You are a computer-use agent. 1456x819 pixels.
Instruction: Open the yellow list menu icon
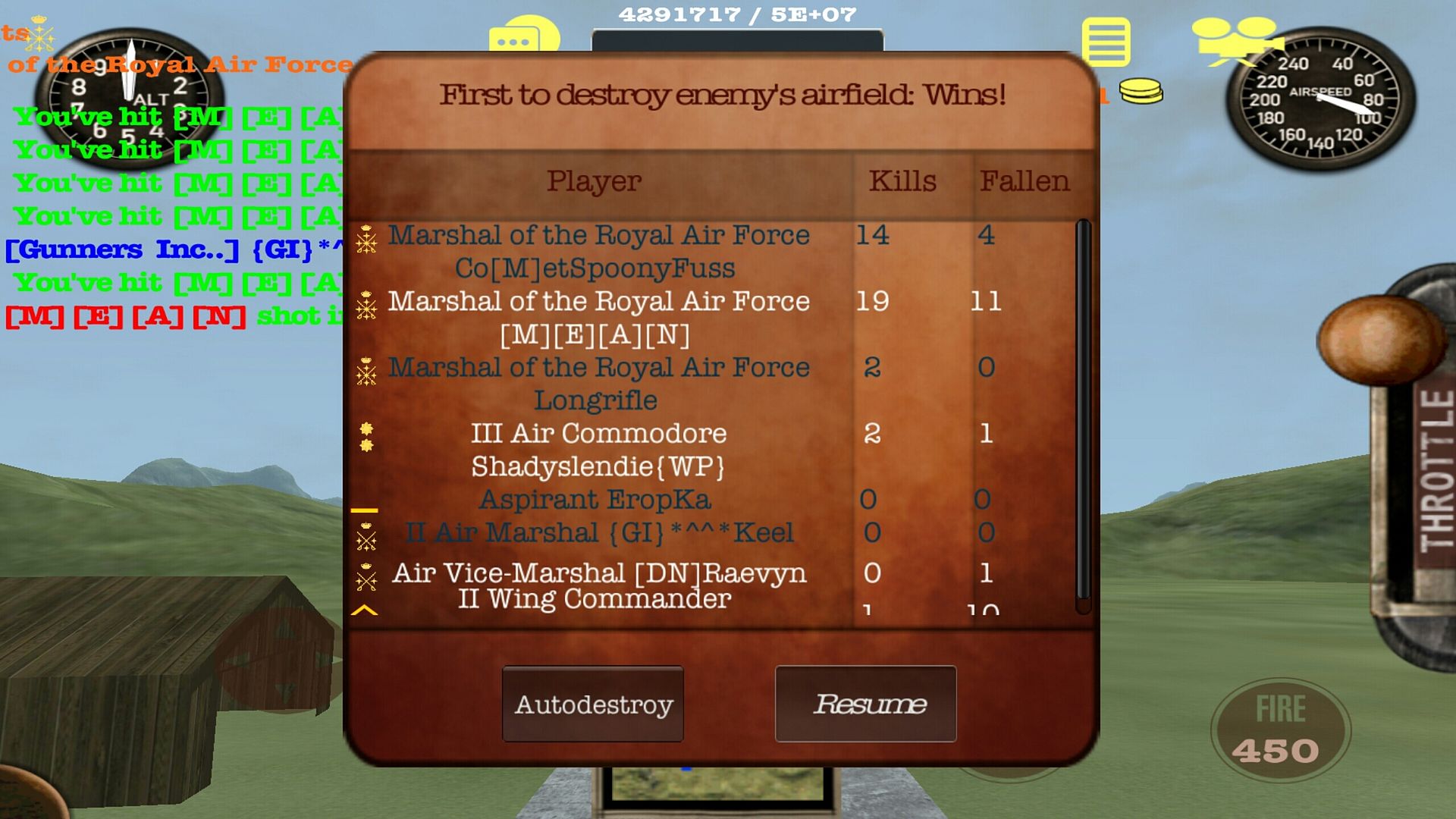coord(1106,42)
